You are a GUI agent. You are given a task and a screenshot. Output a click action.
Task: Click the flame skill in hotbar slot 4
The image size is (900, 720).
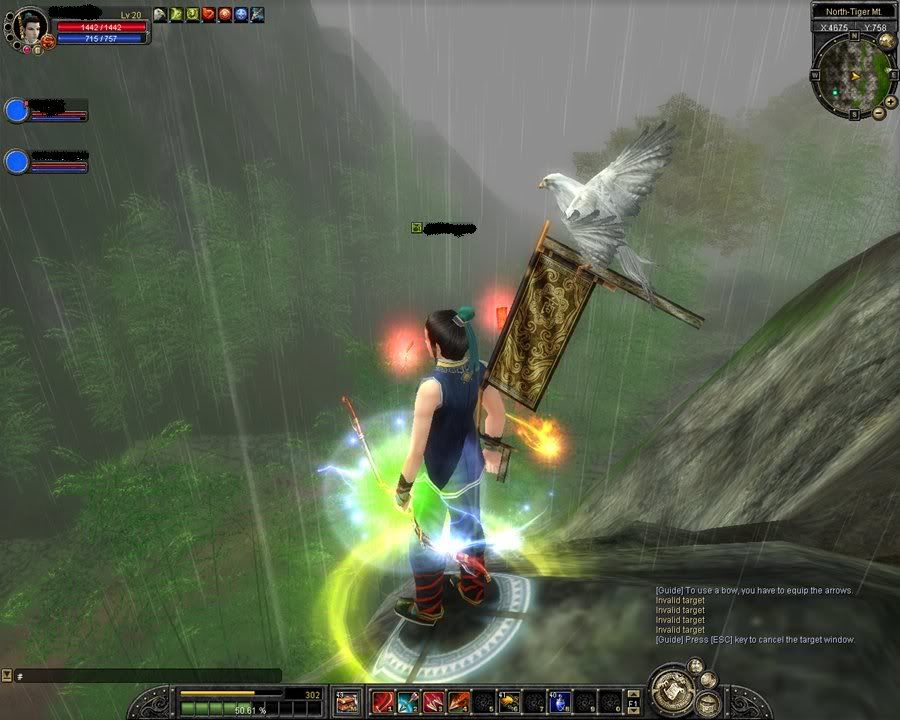(x=458, y=702)
